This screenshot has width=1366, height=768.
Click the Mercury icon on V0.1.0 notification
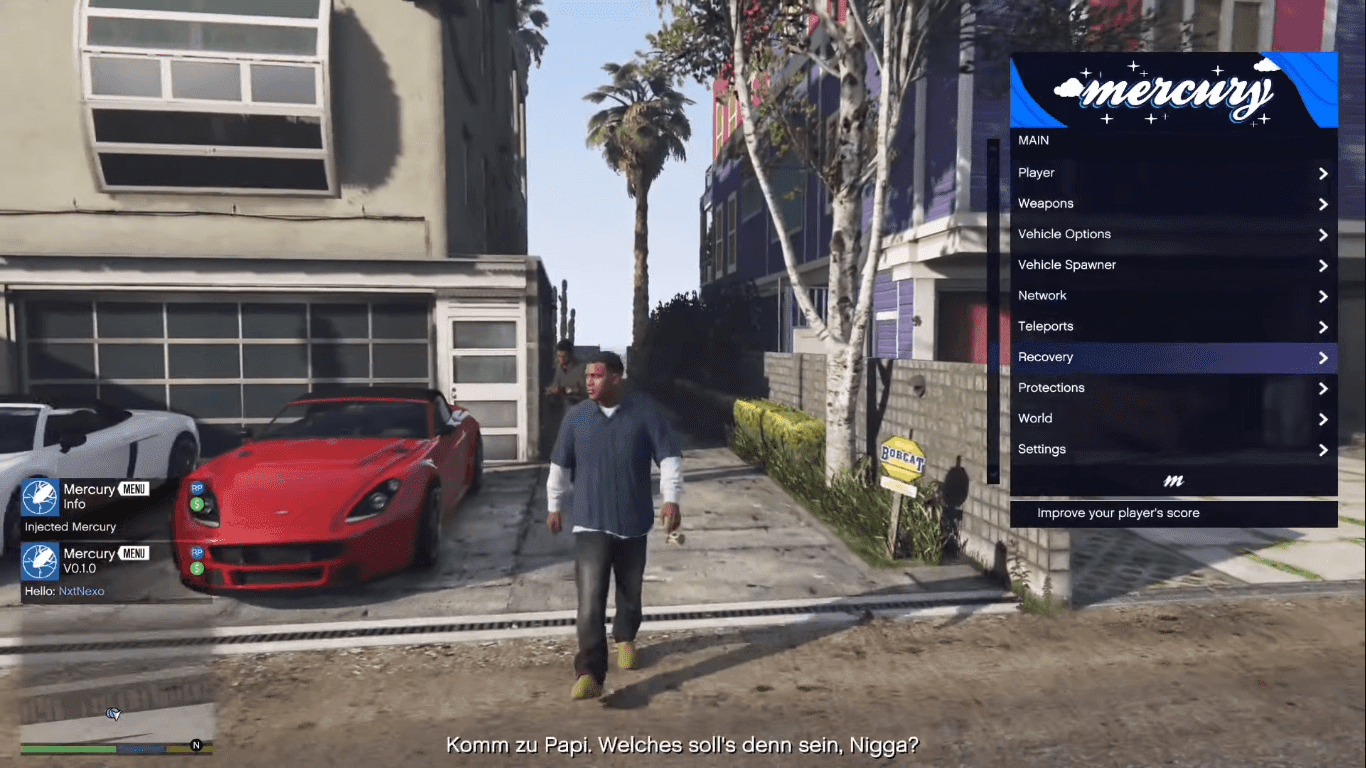(x=39, y=562)
